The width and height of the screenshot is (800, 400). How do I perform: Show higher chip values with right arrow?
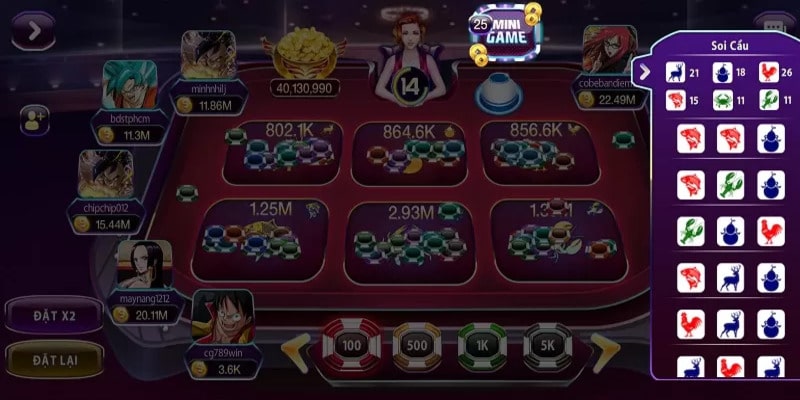[604, 349]
